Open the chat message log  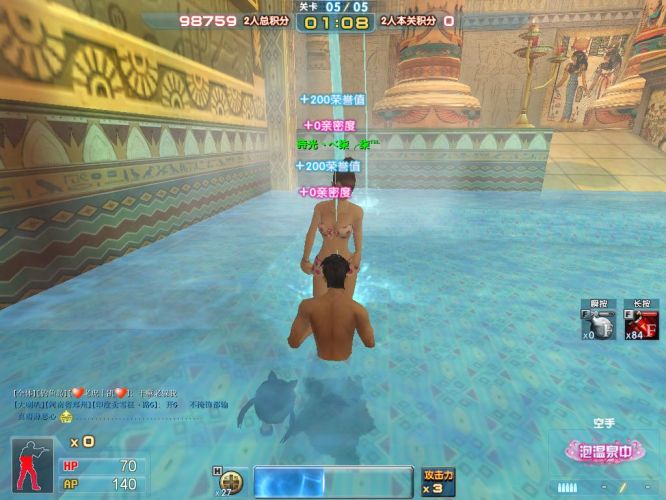pos(120,403)
